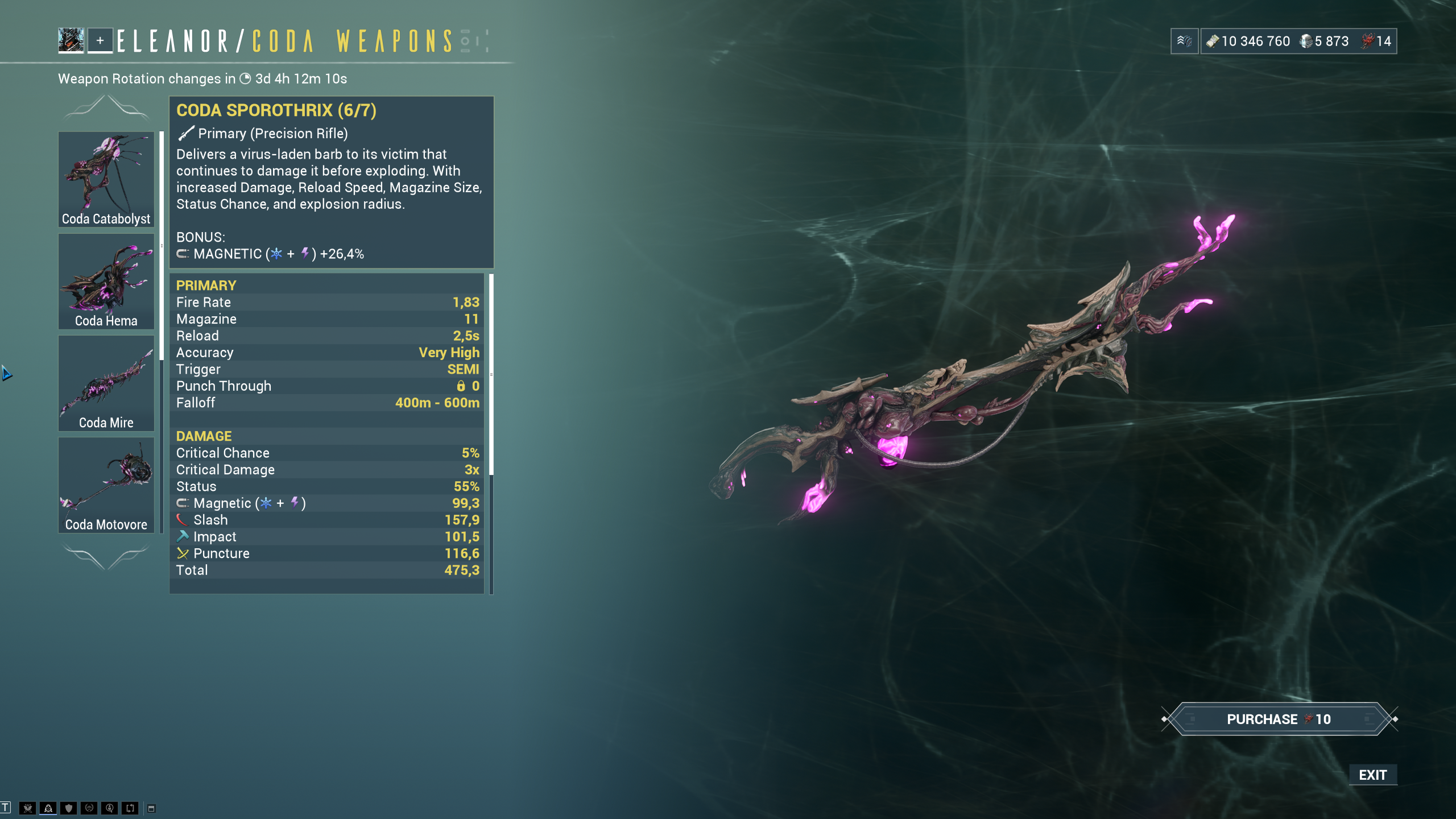Choose the Coda Hema weapon tile

106,281
